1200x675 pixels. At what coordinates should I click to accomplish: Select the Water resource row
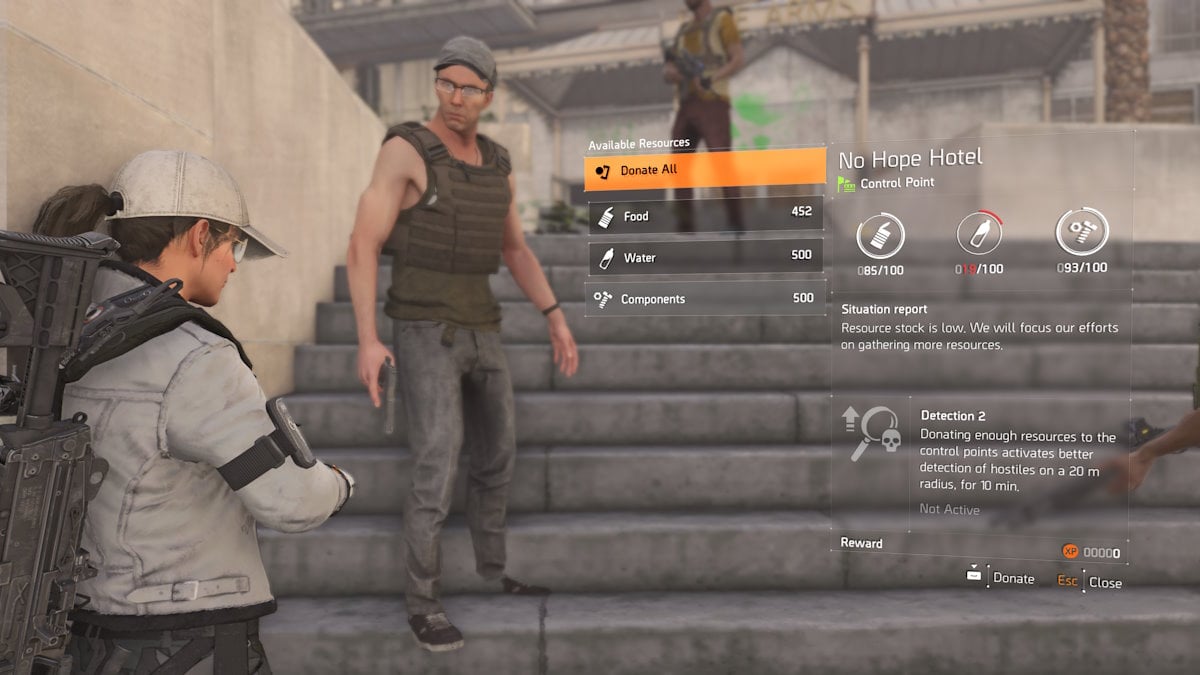point(704,257)
